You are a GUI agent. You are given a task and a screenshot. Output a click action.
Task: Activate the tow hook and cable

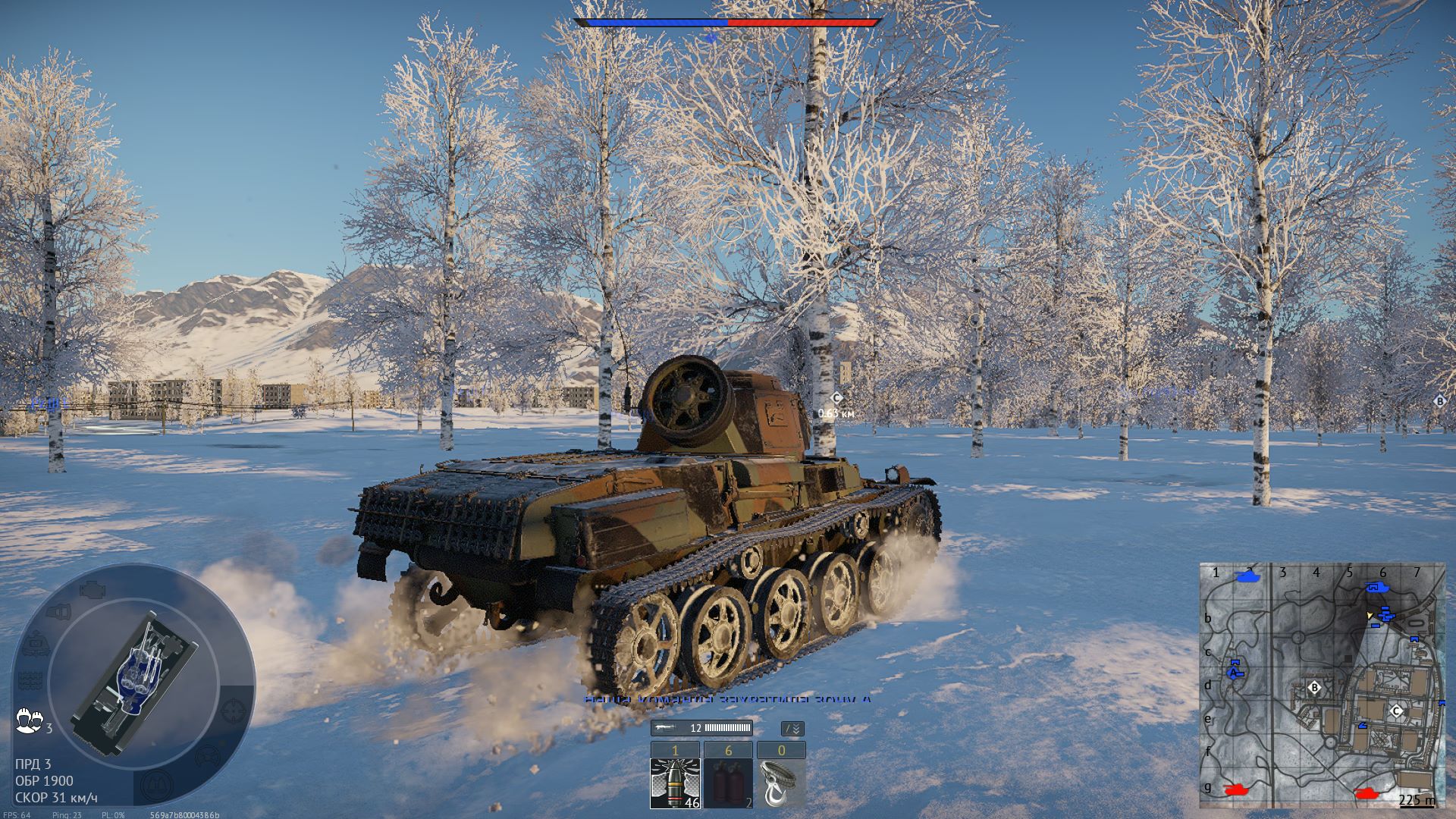click(x=781, y=783)
